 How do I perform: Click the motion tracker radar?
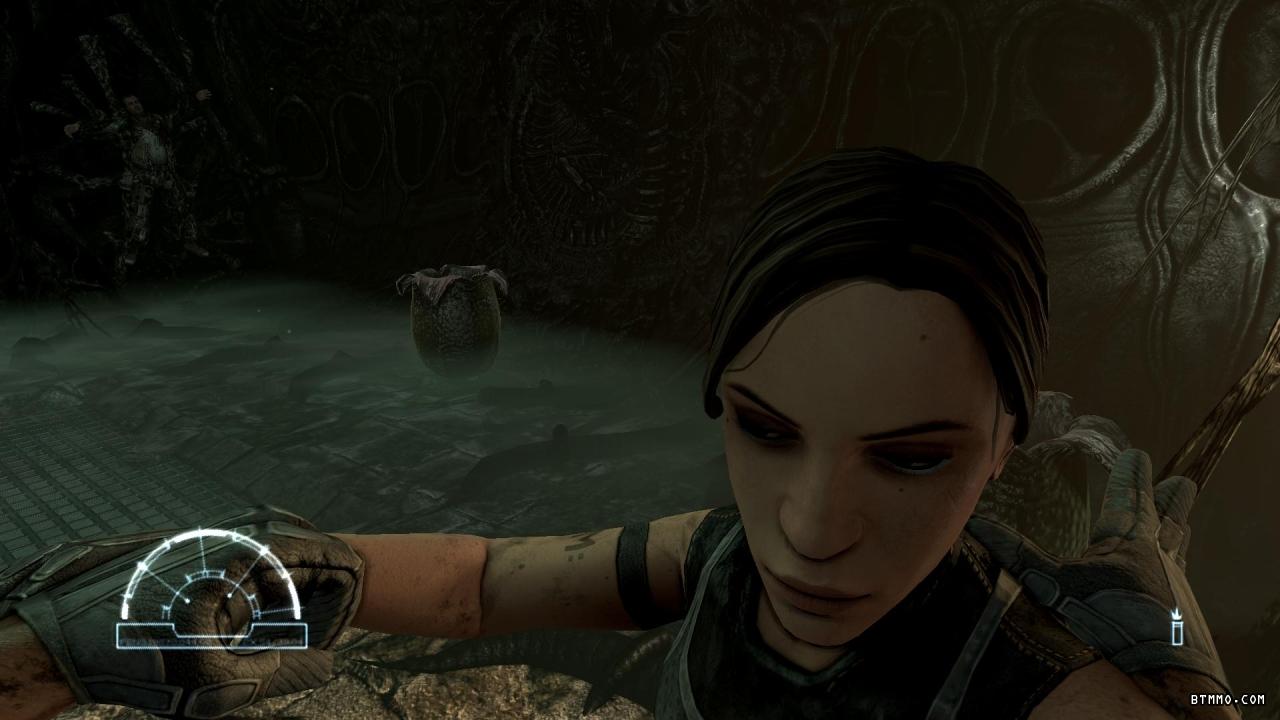pos(210,591)
